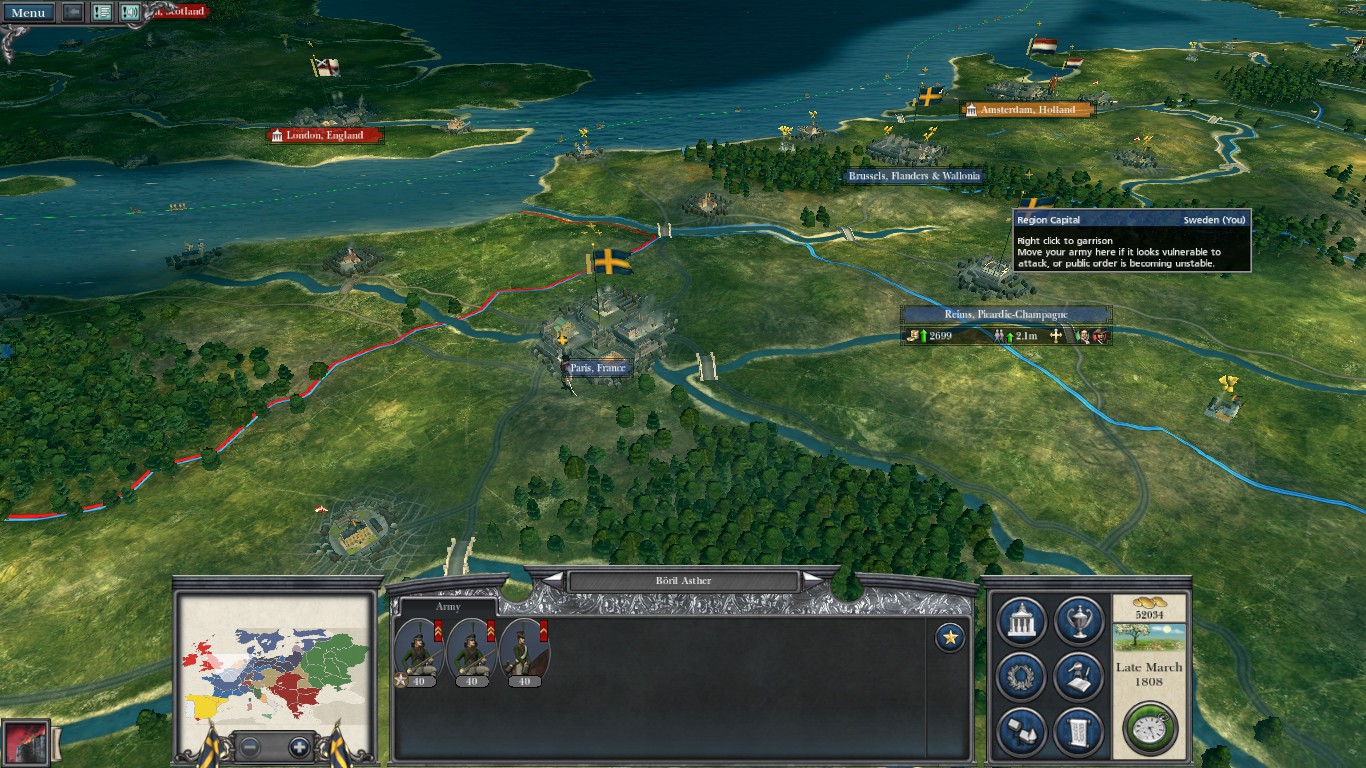Open the quill and book technology panel
The height and width of the screenshot is (768, 1366).
1079,677
